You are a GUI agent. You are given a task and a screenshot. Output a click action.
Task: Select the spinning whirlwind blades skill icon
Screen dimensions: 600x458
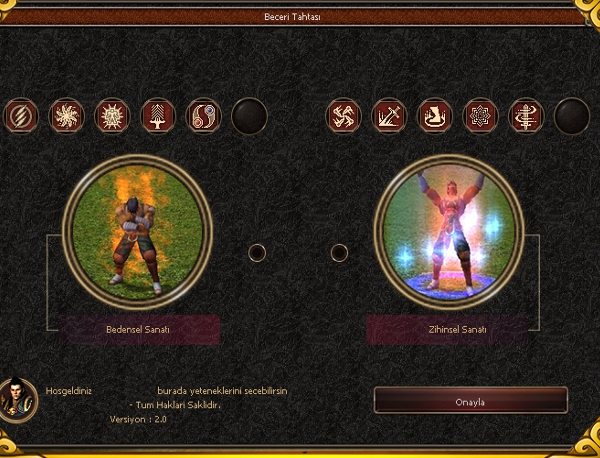pyautogui.click(x=67, y=116)
